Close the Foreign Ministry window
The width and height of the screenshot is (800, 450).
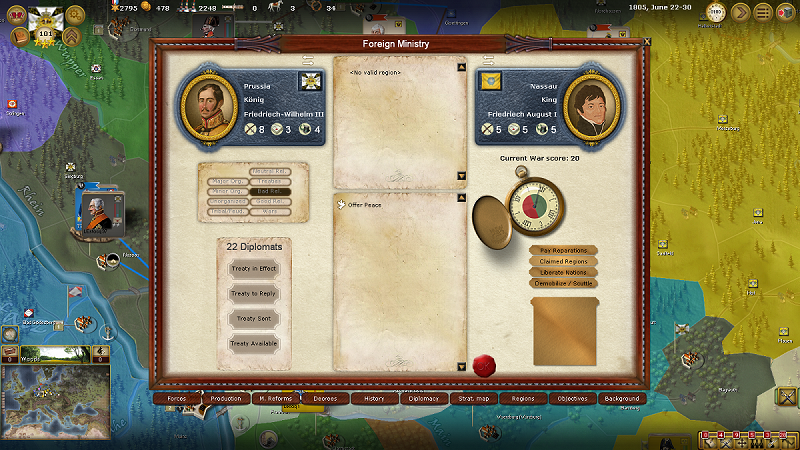[647, 42]
